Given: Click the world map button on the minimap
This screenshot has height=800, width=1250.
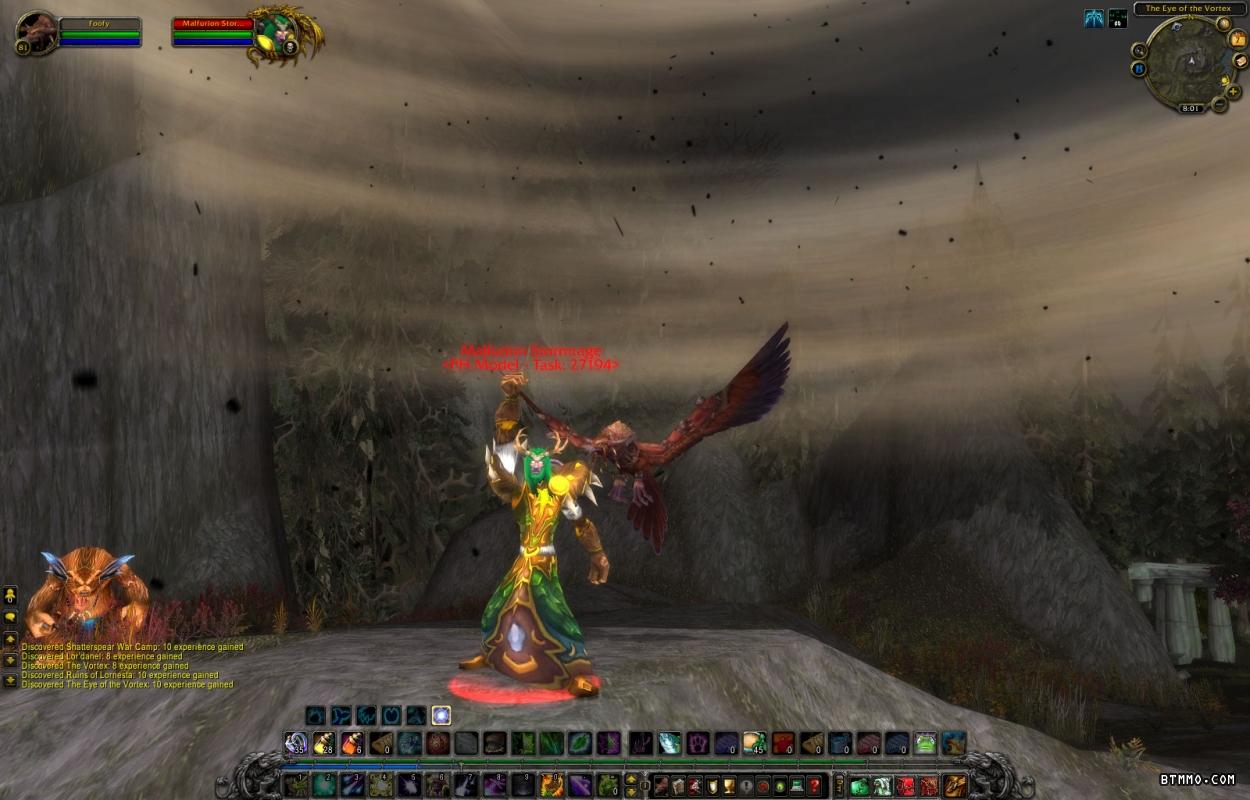Looking at the screenshot, I should pyautogui.click(x=1224, y=24).
